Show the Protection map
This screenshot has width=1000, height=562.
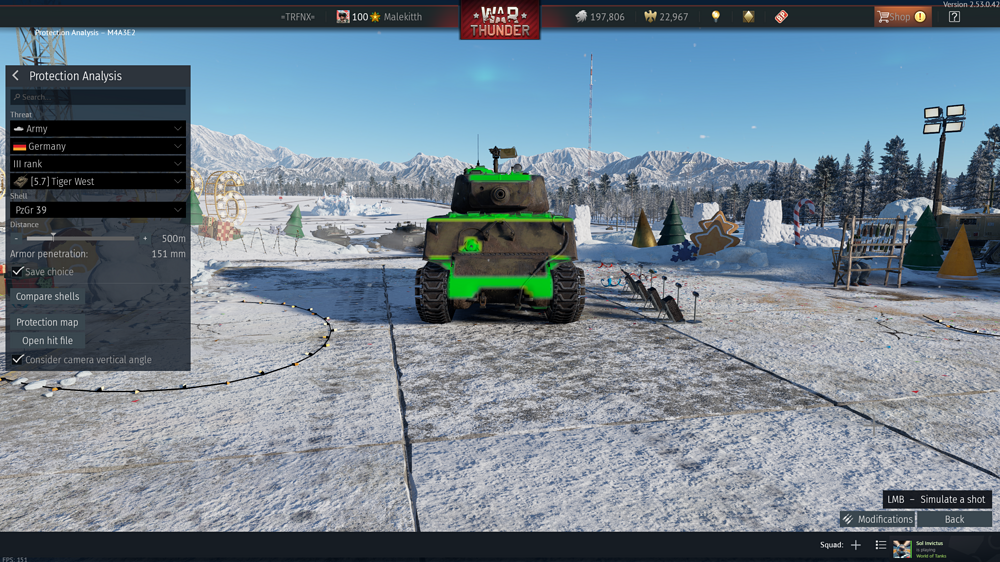[47, 322]
